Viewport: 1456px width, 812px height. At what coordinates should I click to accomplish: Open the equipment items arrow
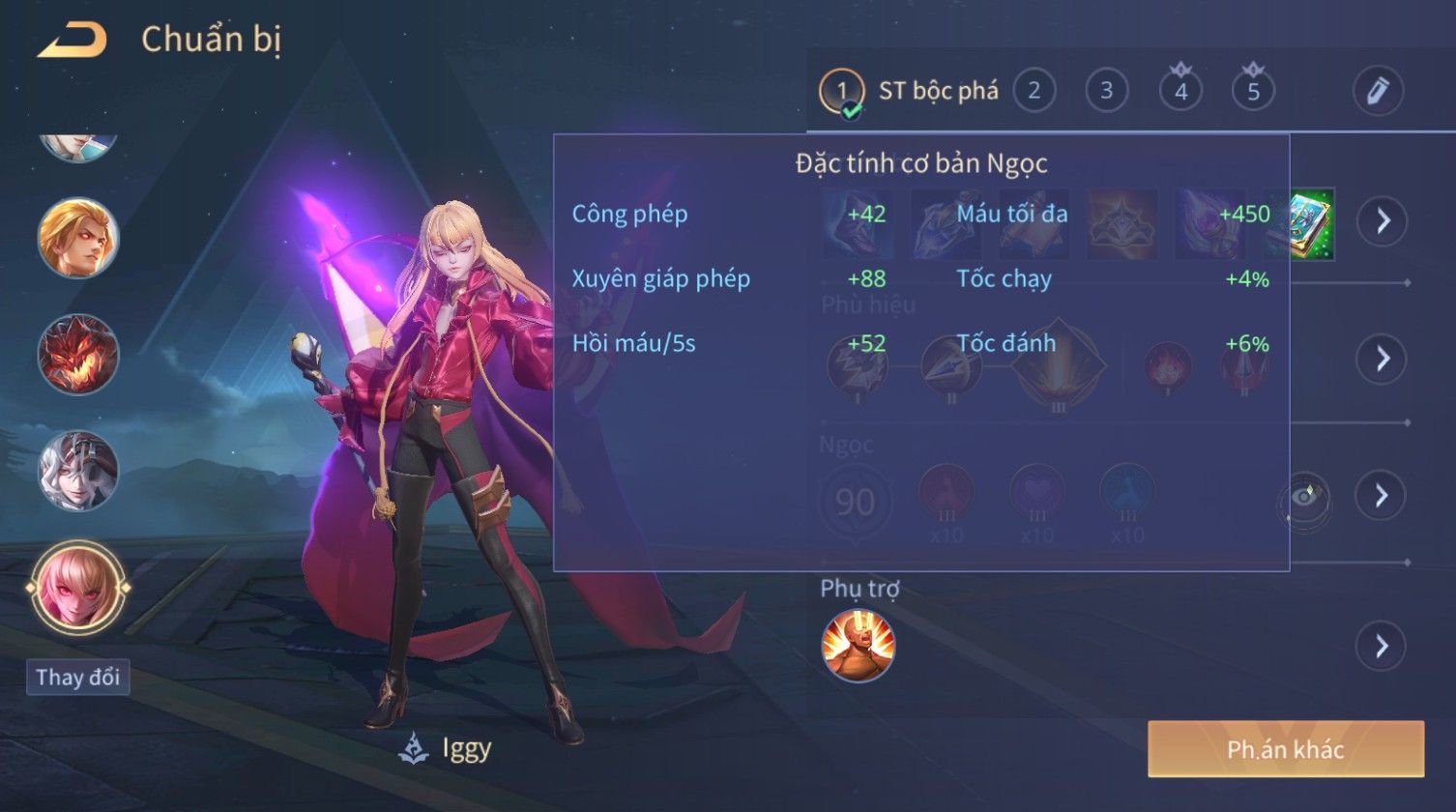tap(1382, 221)
